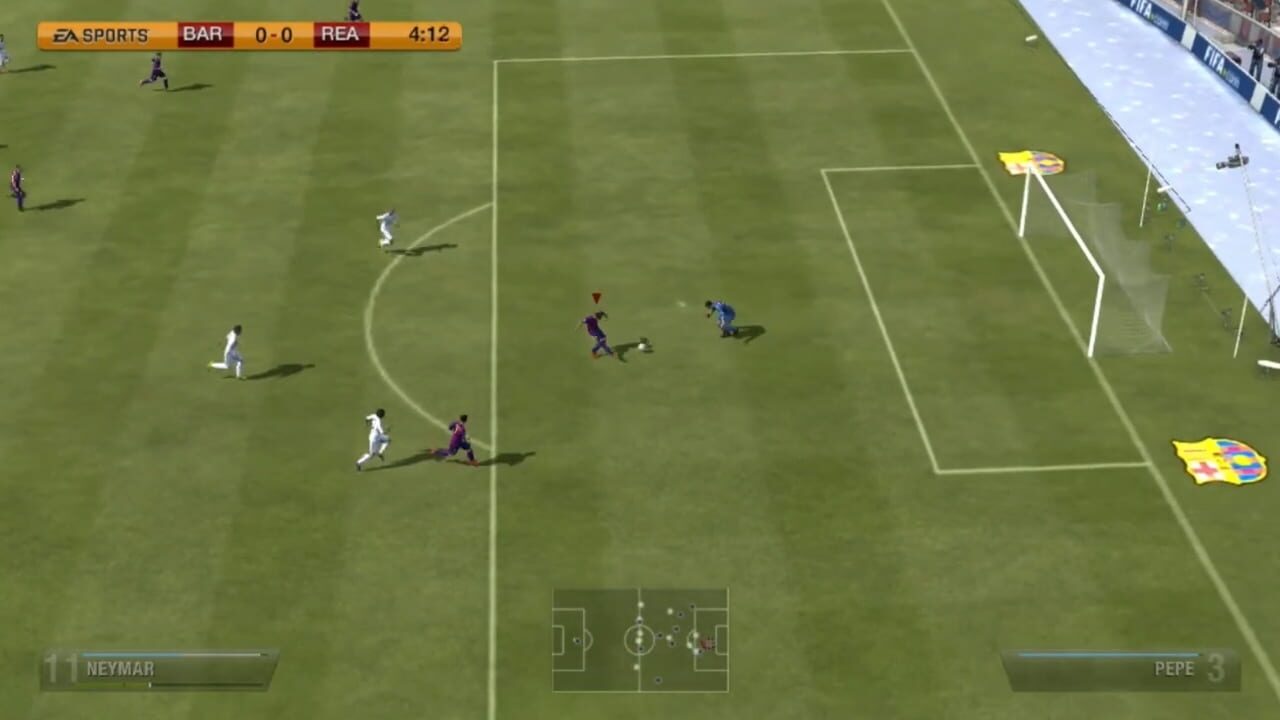Click the PEPE name label
The width and height of the screenshot is (1280, 720).
click(x=1177, y=668)
